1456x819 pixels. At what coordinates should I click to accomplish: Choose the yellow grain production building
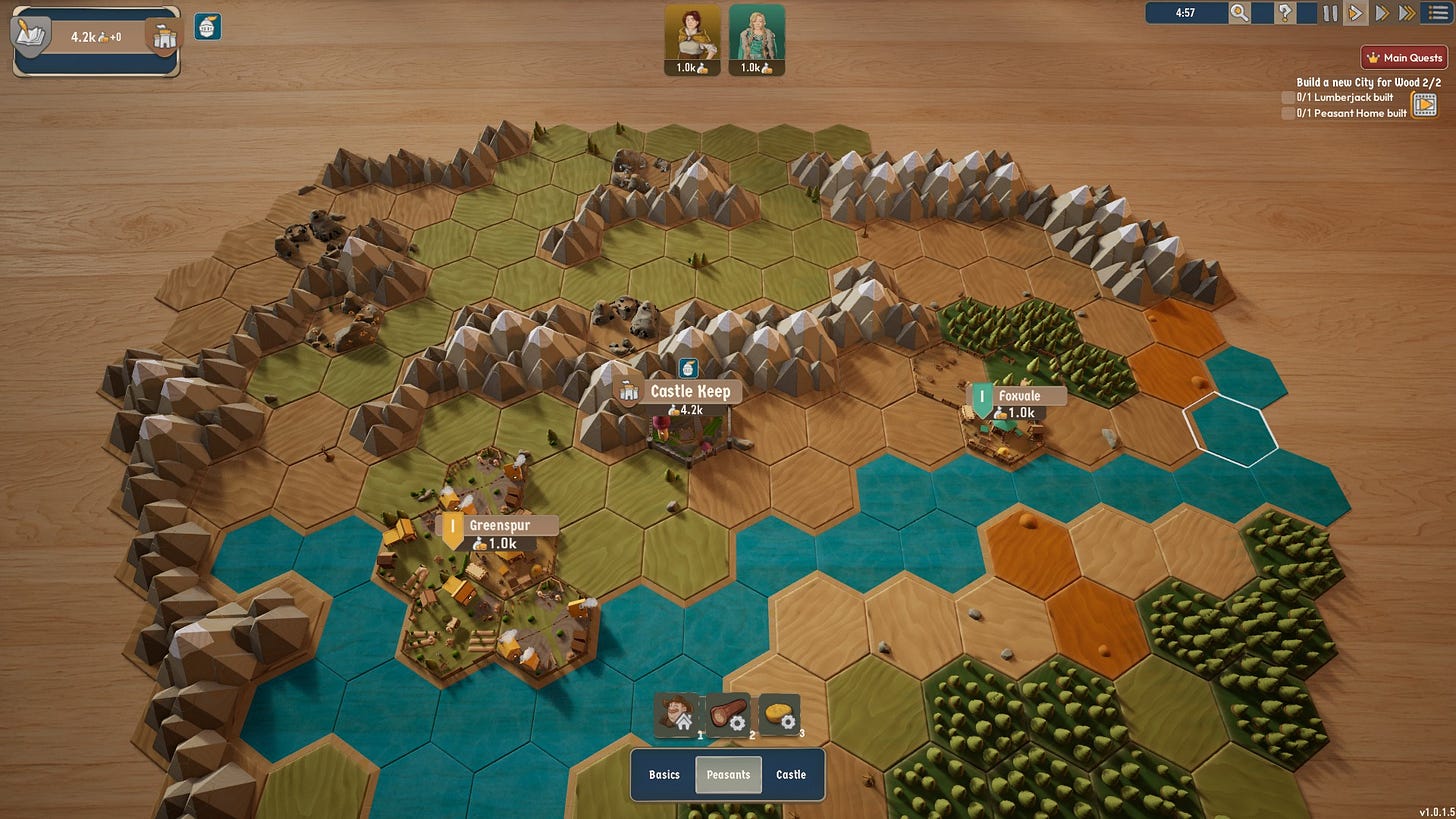click(778, 714)
